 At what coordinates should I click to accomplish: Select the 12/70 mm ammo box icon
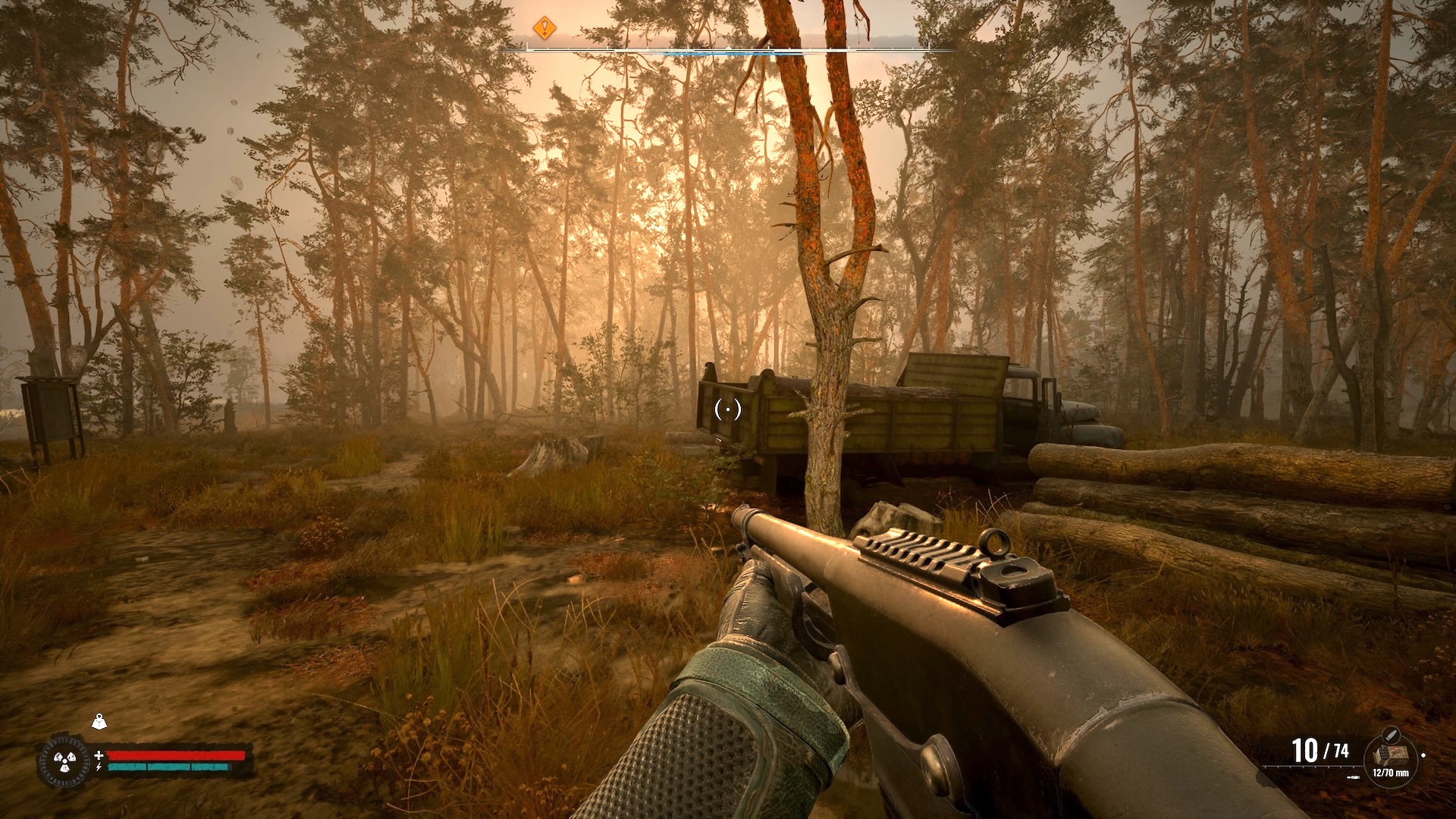tap(1390, 754)
